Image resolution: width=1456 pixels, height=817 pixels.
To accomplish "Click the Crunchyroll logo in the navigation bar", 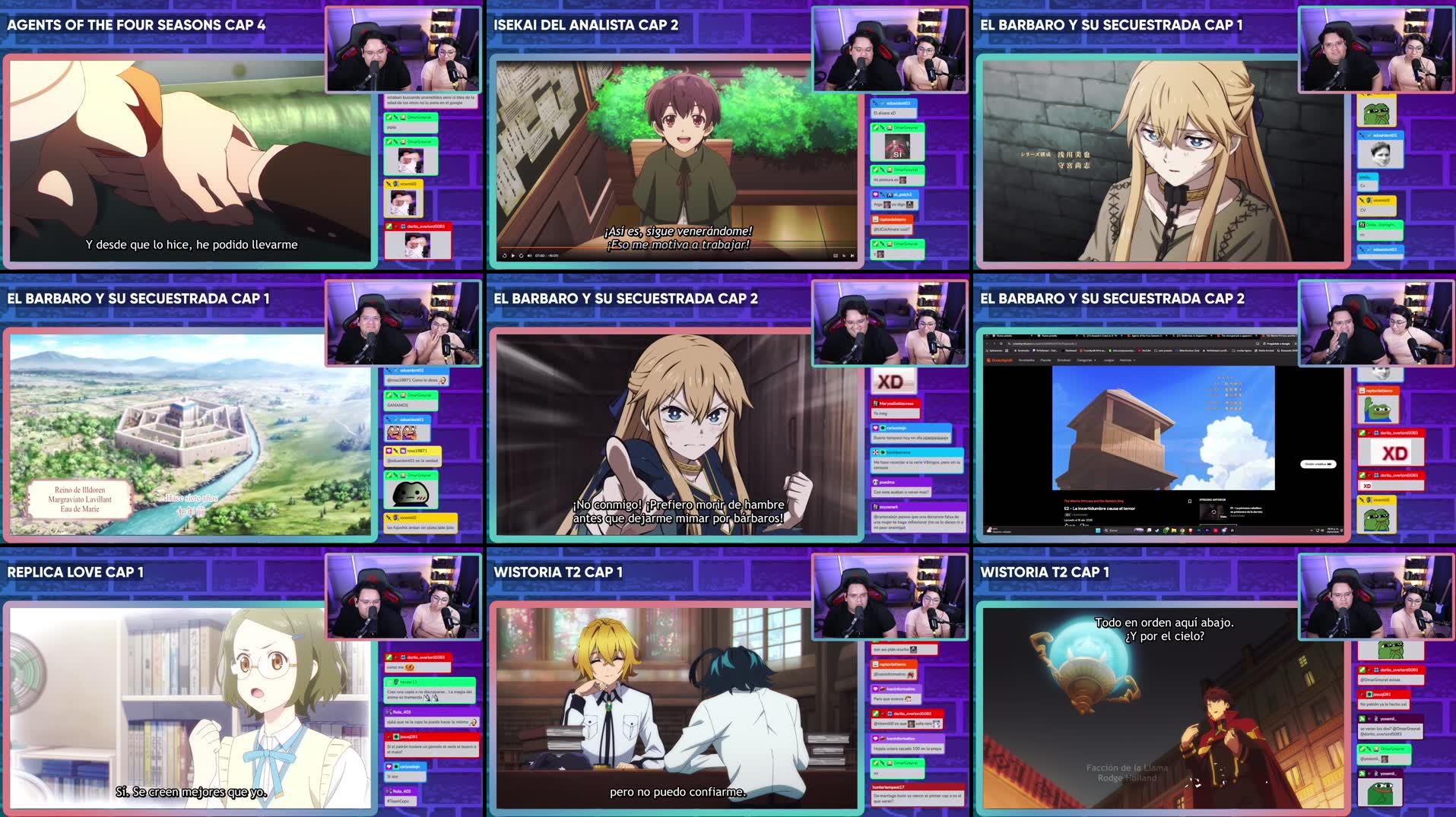I will click(x=1000, y=360).
